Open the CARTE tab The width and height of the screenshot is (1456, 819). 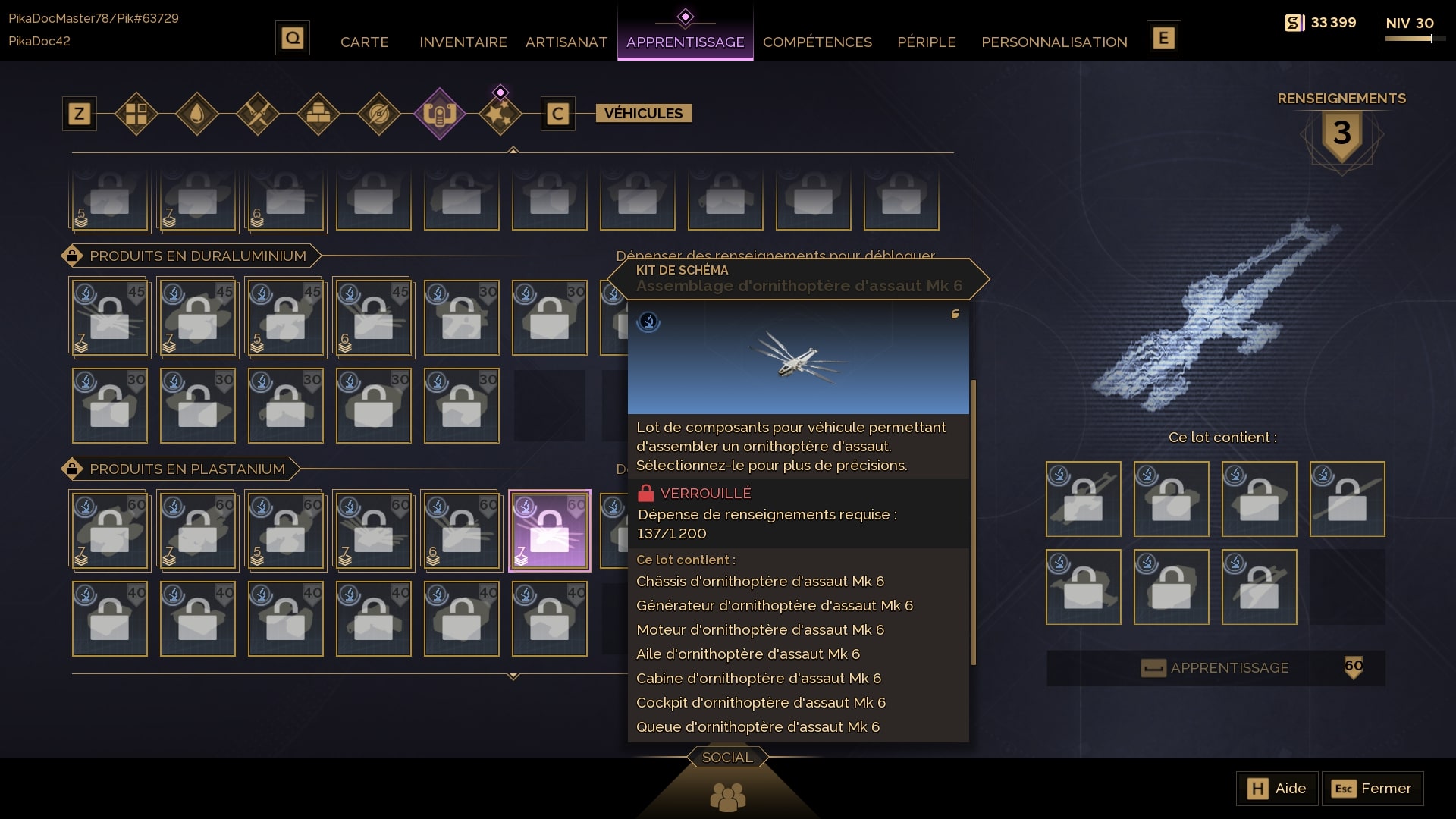(364, 42)
